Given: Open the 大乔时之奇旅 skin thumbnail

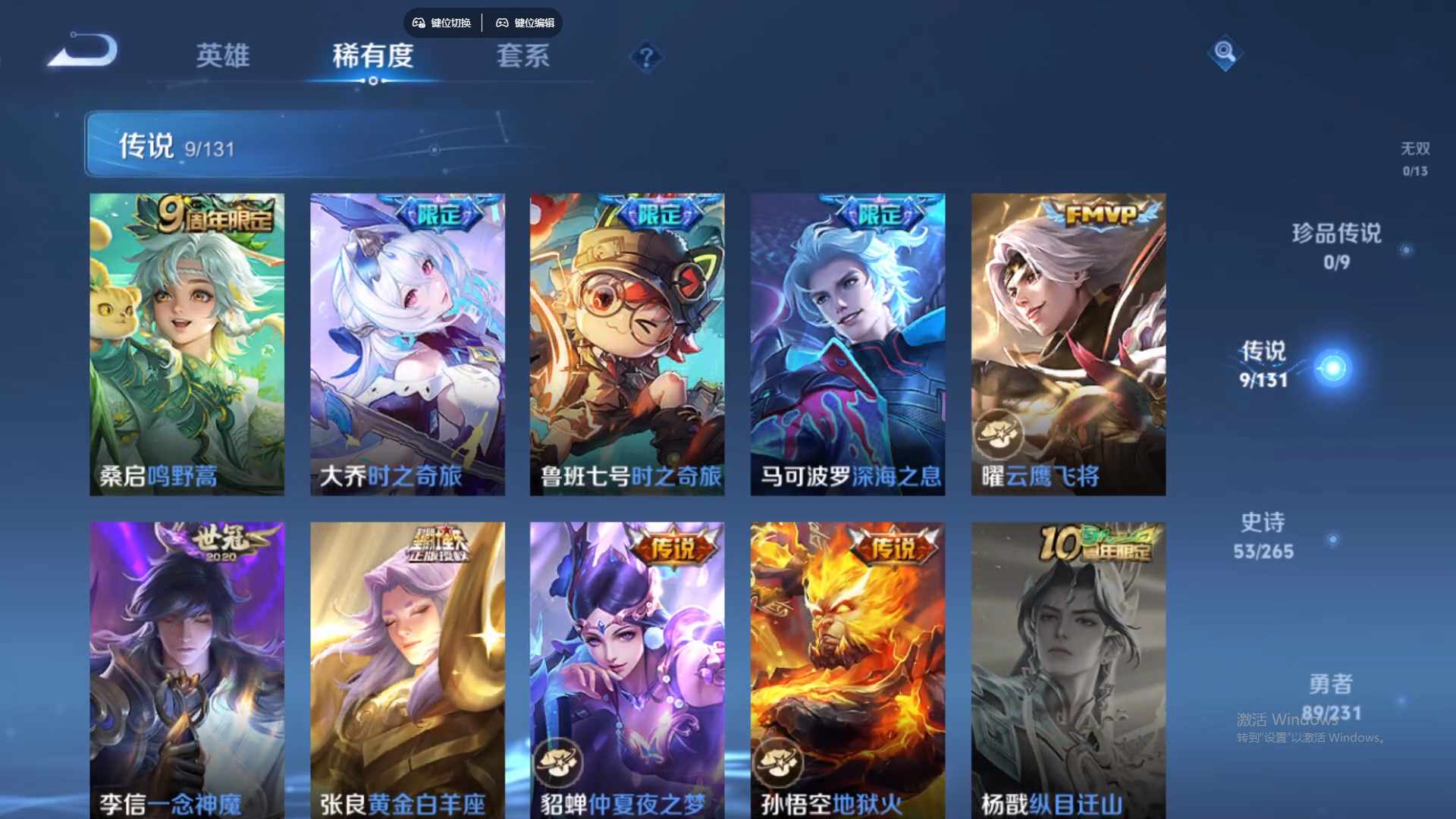Looking at the screenshot, I should click(x=406, y=341).
